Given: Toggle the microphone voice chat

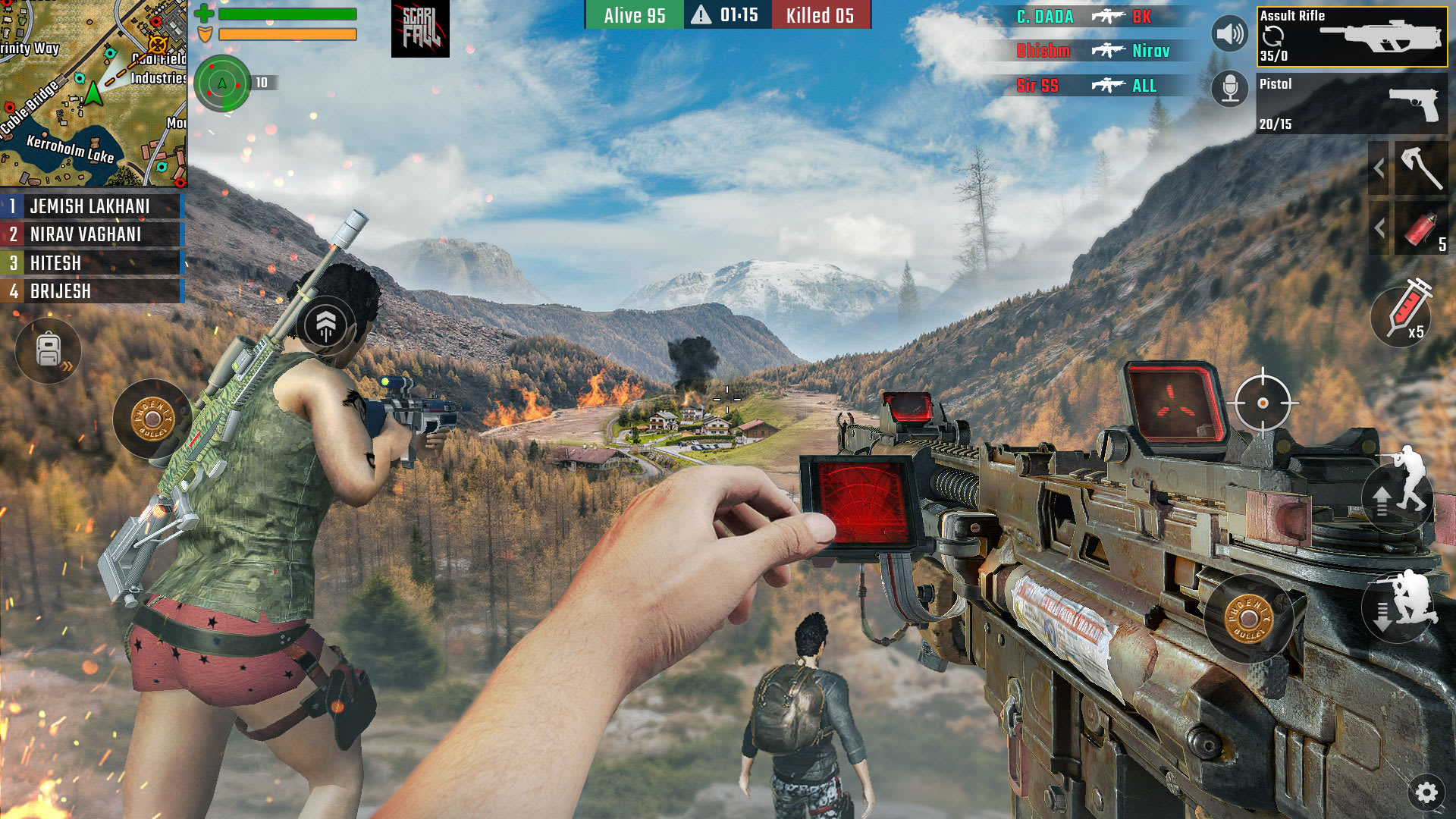Looking at the screenshot, I should point(1229,89).
